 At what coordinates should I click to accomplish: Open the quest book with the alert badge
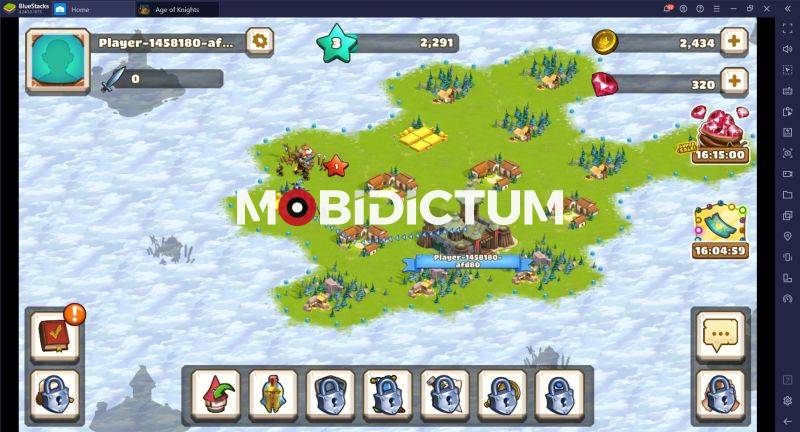(51, 335)
